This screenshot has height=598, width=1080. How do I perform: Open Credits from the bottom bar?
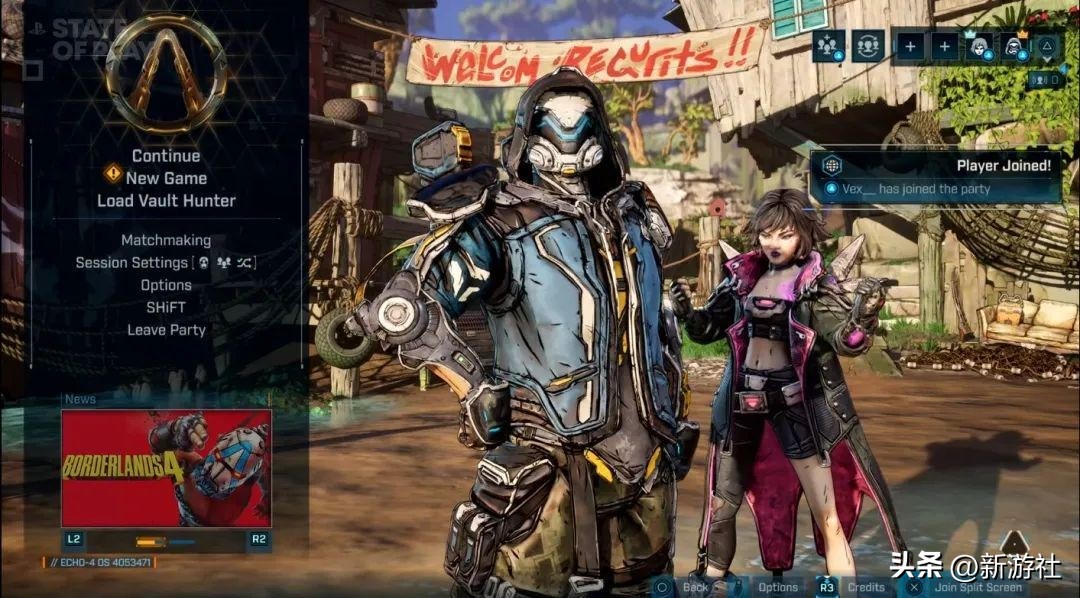866,587
